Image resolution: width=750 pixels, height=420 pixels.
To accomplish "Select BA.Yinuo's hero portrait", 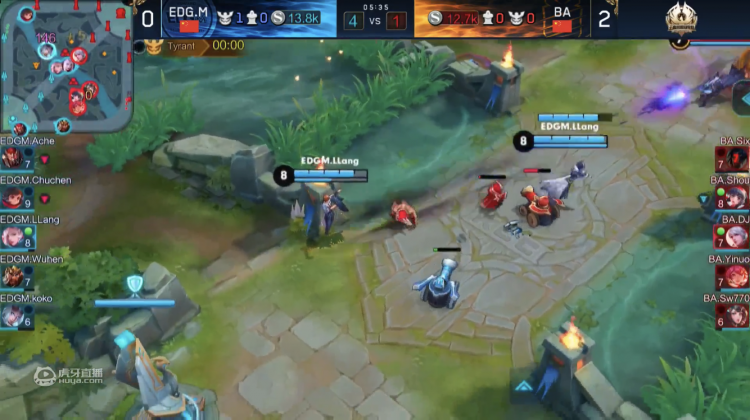I will pyautogui.click(x=736, y=276).
